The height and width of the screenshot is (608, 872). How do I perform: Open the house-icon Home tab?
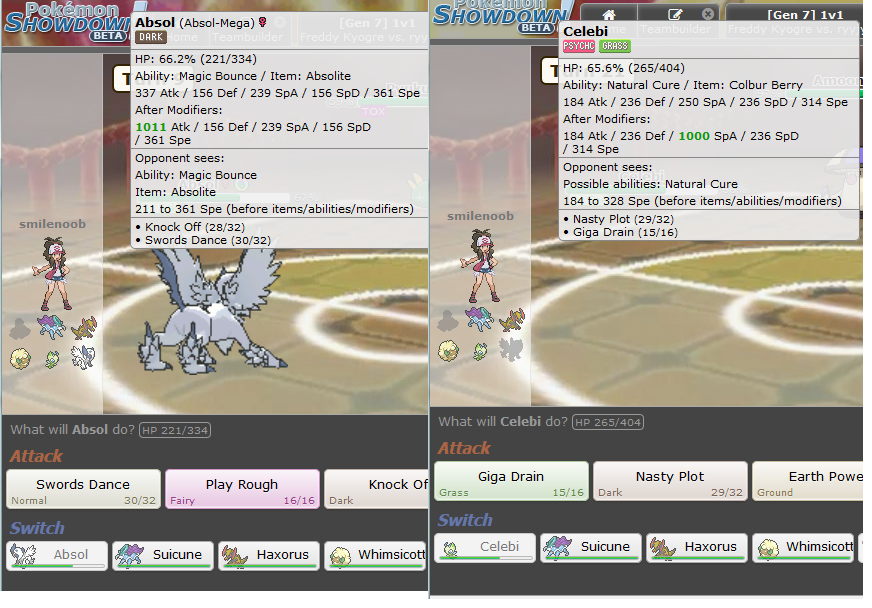(608, 14)
